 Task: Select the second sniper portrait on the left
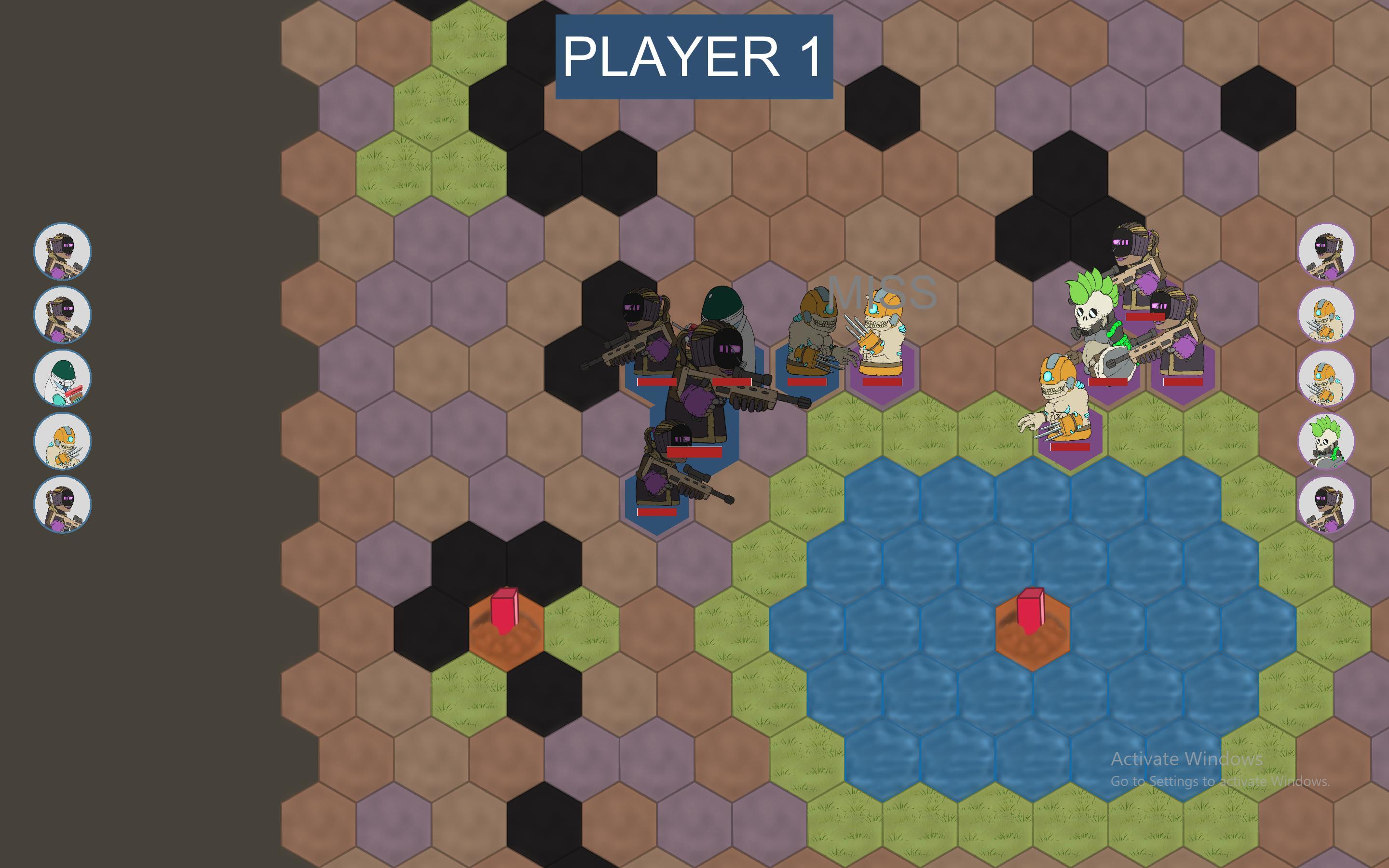[x=63, y=313]
